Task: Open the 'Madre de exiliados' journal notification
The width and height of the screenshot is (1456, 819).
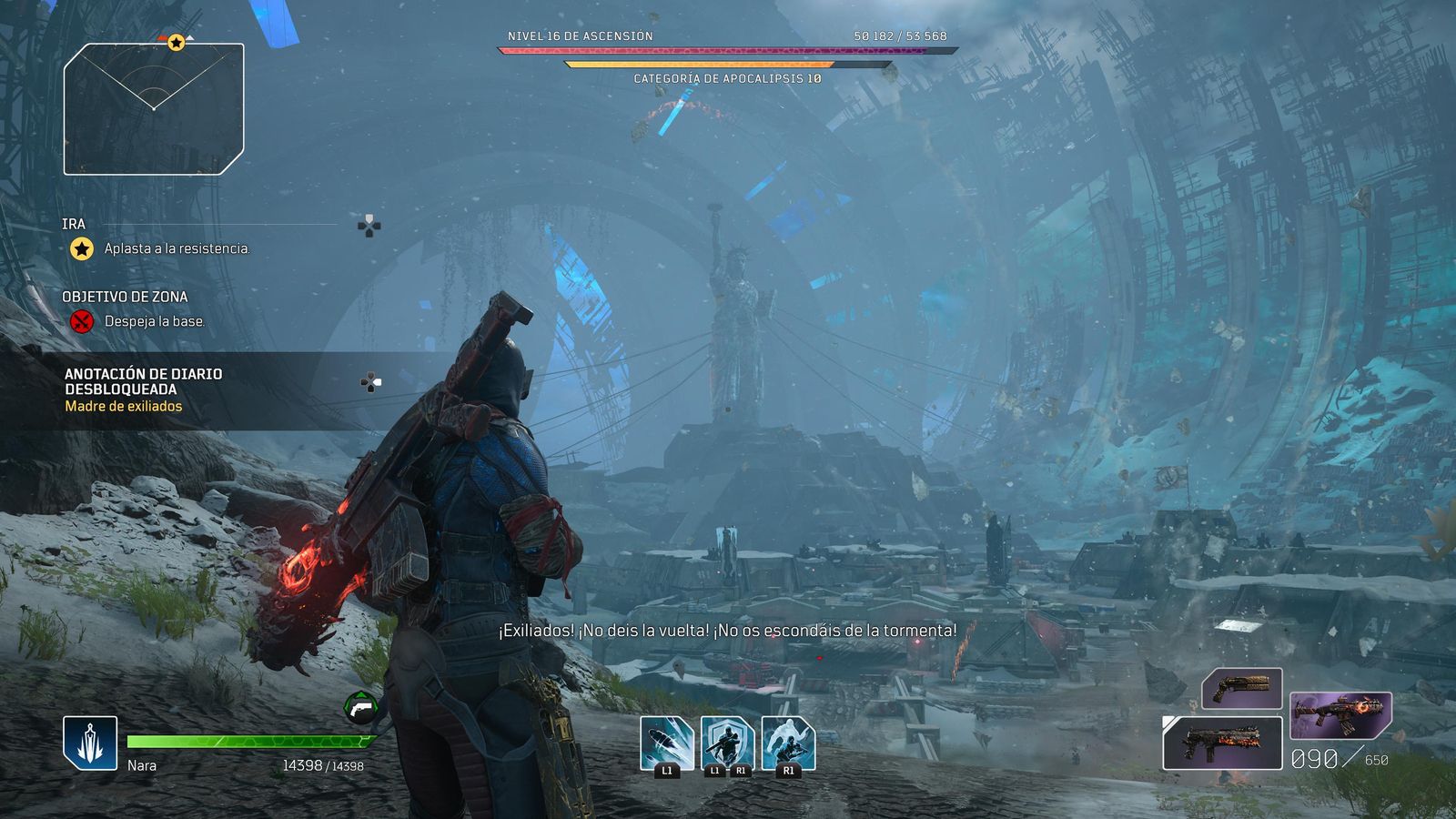Action: pos(124,406)
